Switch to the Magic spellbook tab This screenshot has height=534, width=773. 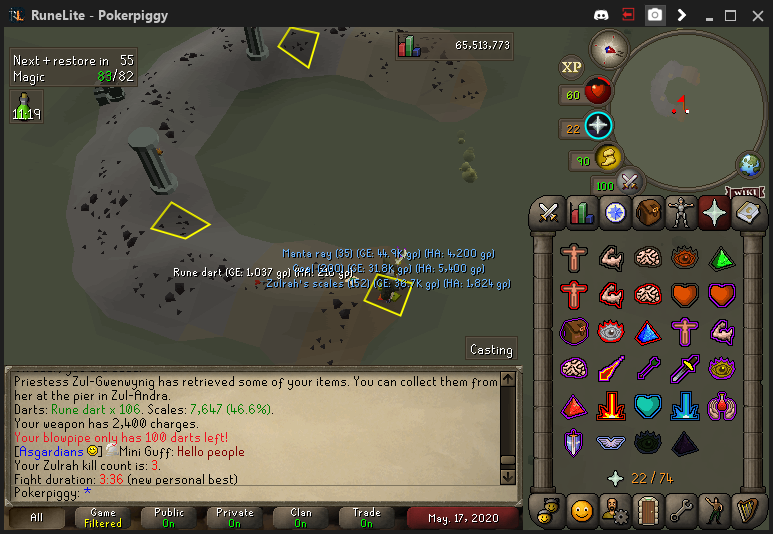[x=749, y=212]
